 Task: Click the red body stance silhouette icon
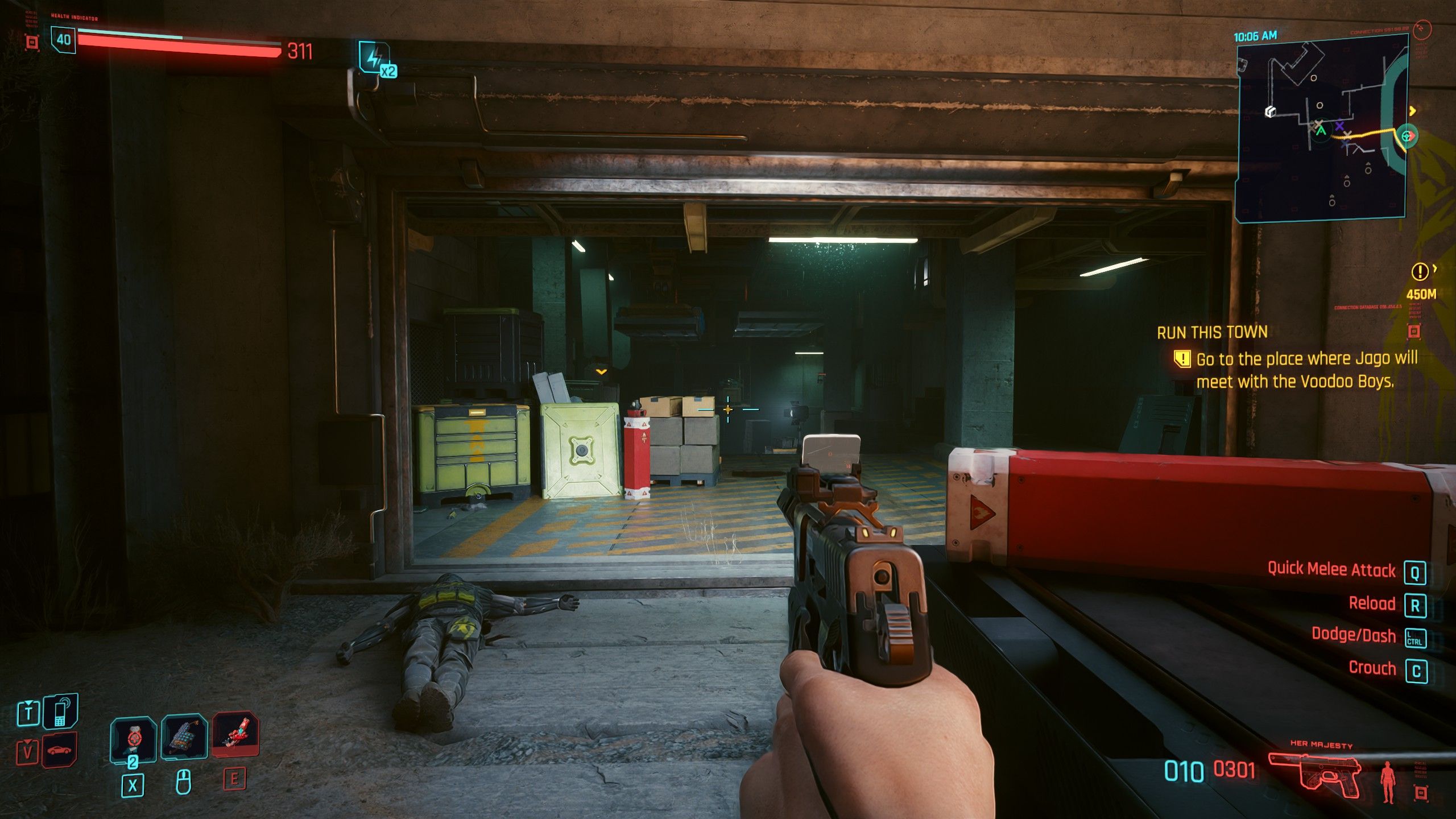1388,781
